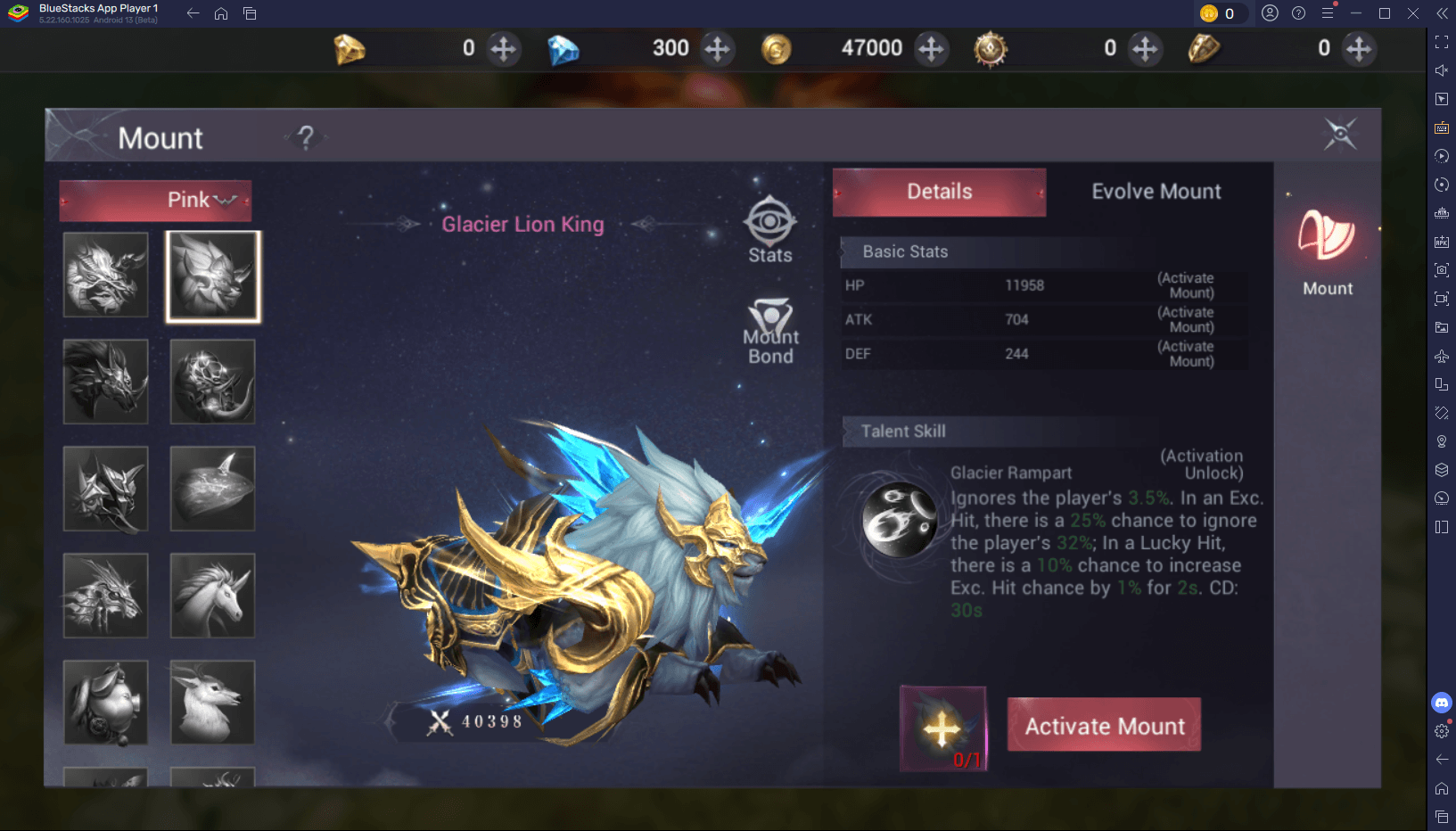Select the unicorn mount thumbnail
Viewport: 1456px width, 831px height.
[x=212, y=595]
